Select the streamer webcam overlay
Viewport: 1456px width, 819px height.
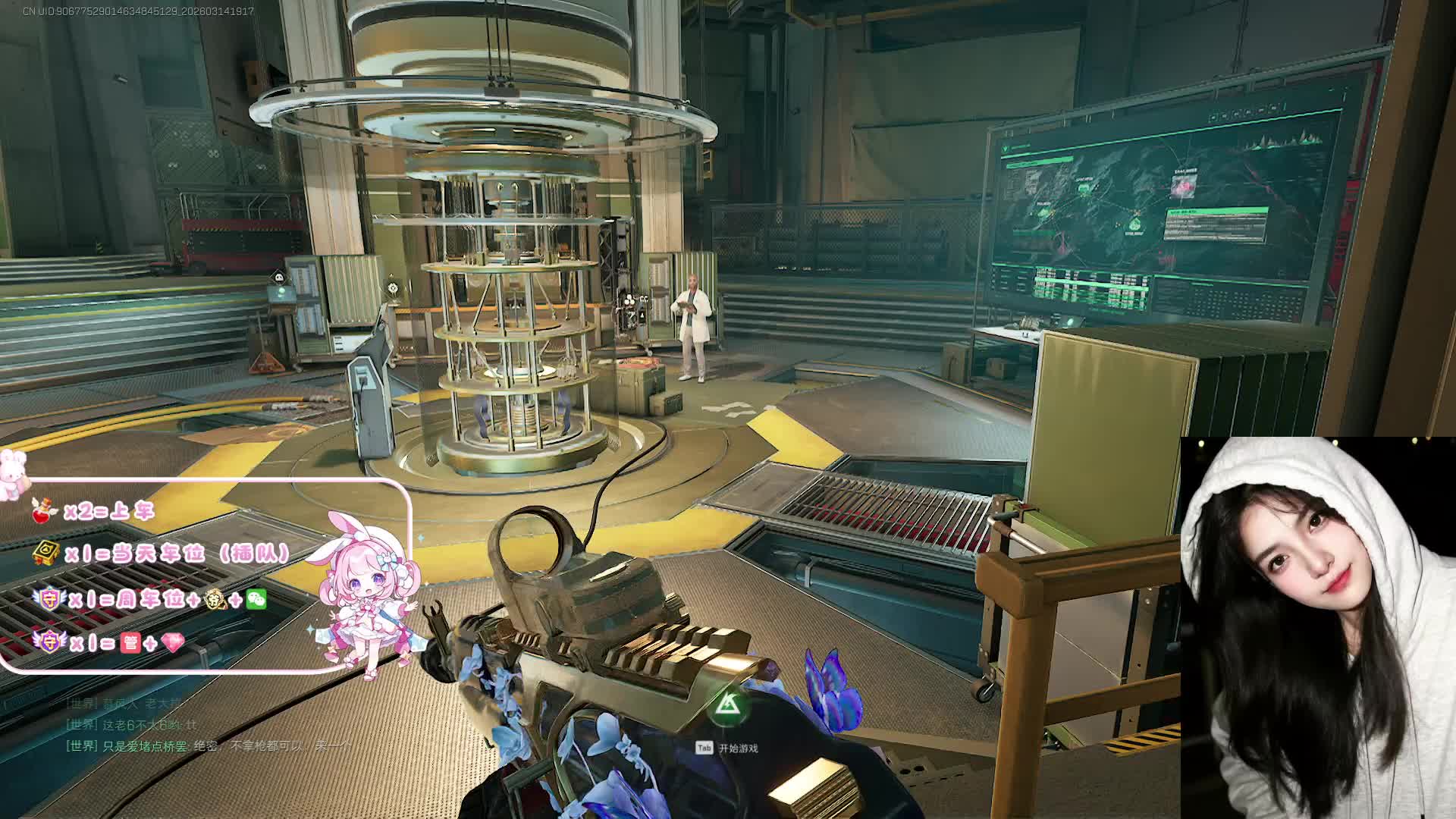click(1317, 628)
